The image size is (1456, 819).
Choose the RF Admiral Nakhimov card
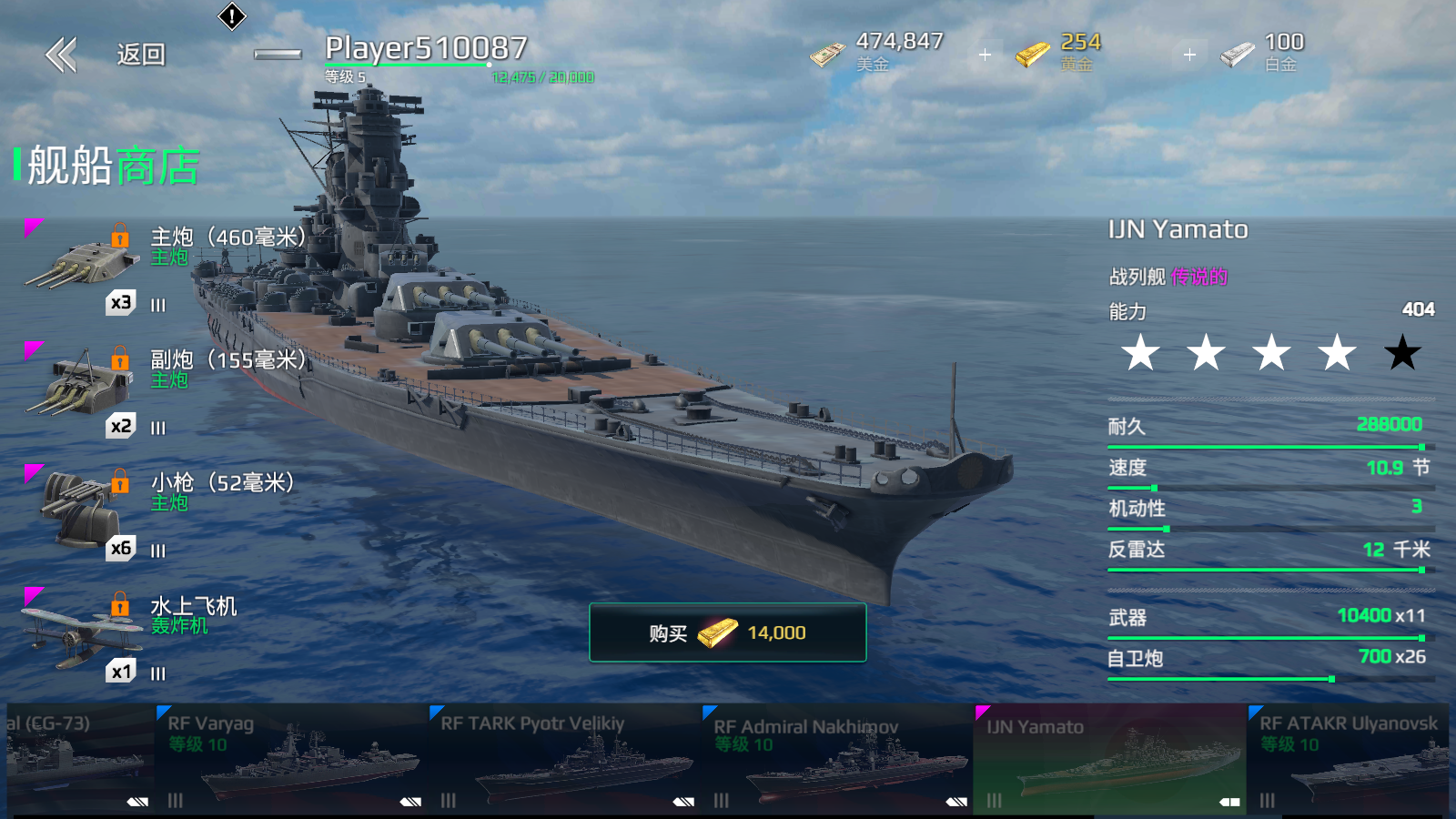pyautogui.click(x=837, y=759)
